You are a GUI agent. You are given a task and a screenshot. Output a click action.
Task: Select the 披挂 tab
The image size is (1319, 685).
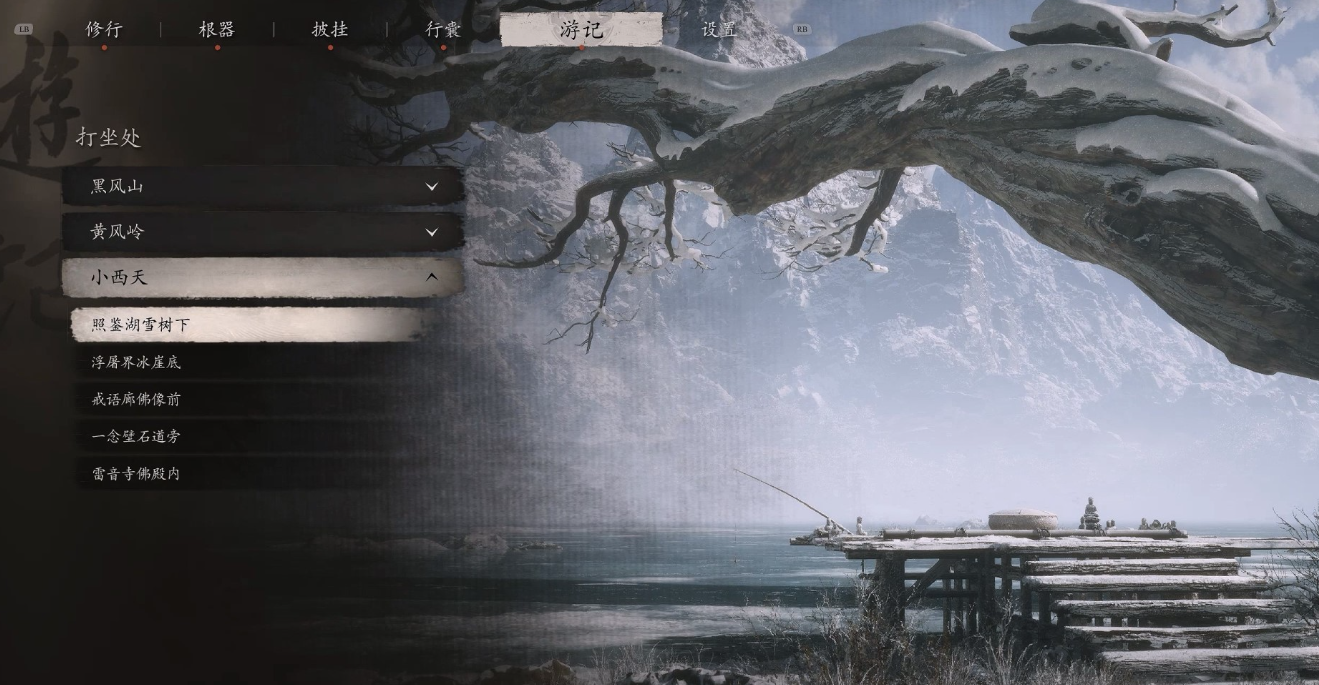330,30
